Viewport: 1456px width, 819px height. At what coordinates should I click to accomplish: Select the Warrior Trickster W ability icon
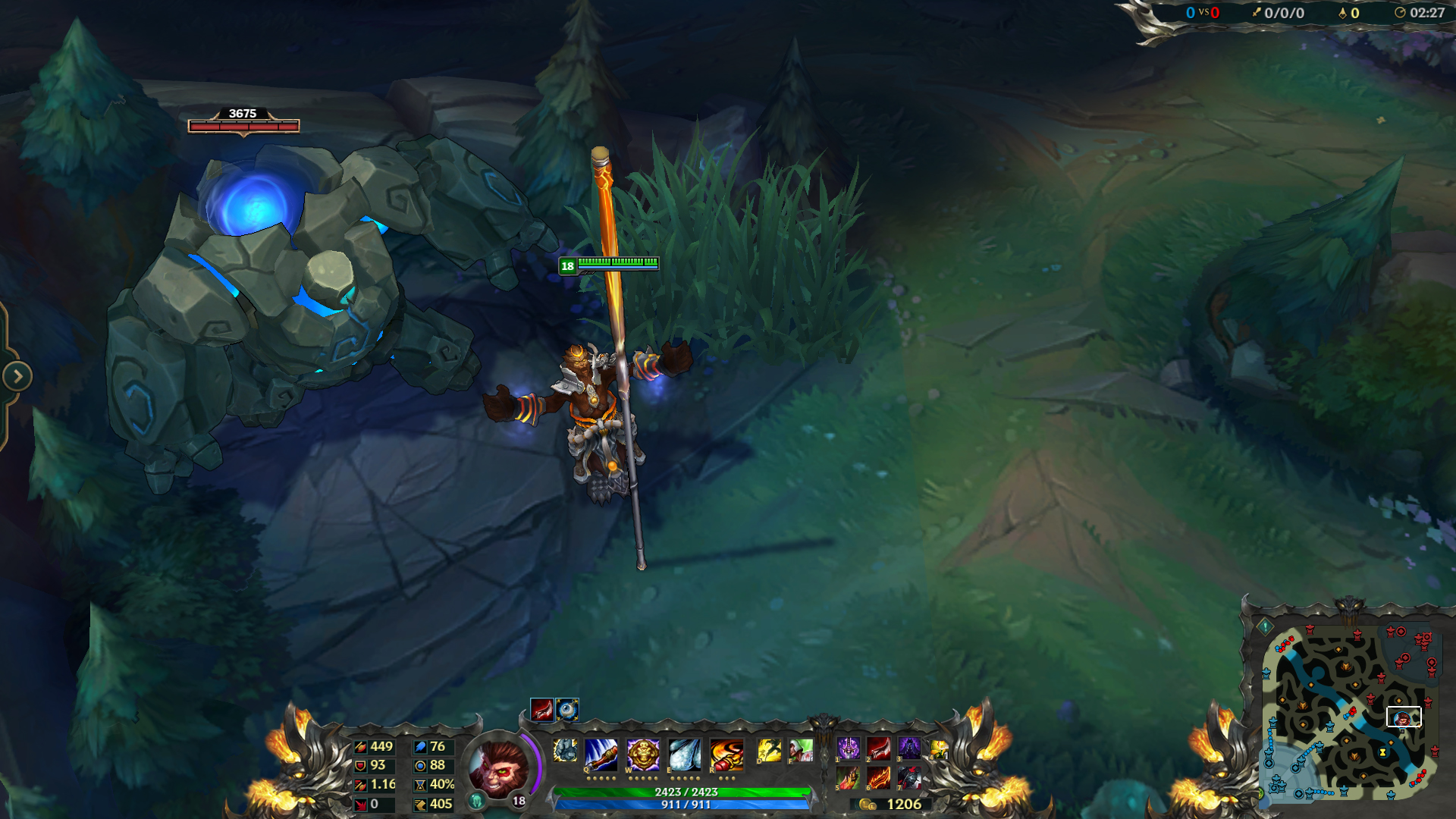(642, 754)
